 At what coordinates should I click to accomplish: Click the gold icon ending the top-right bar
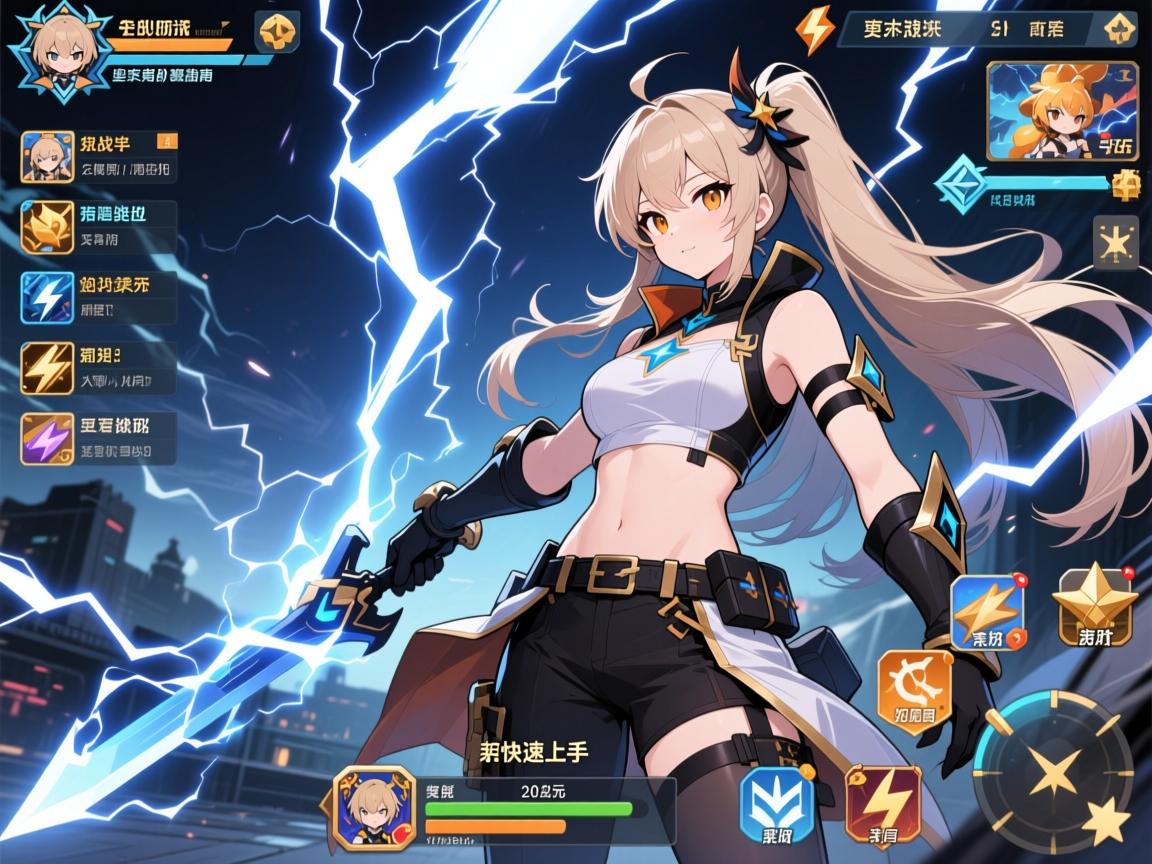1116,31
